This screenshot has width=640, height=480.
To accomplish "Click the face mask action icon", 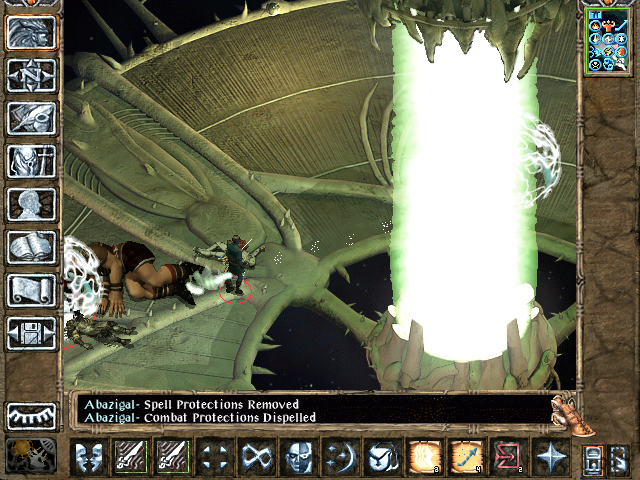I will (x=298, y=458).
